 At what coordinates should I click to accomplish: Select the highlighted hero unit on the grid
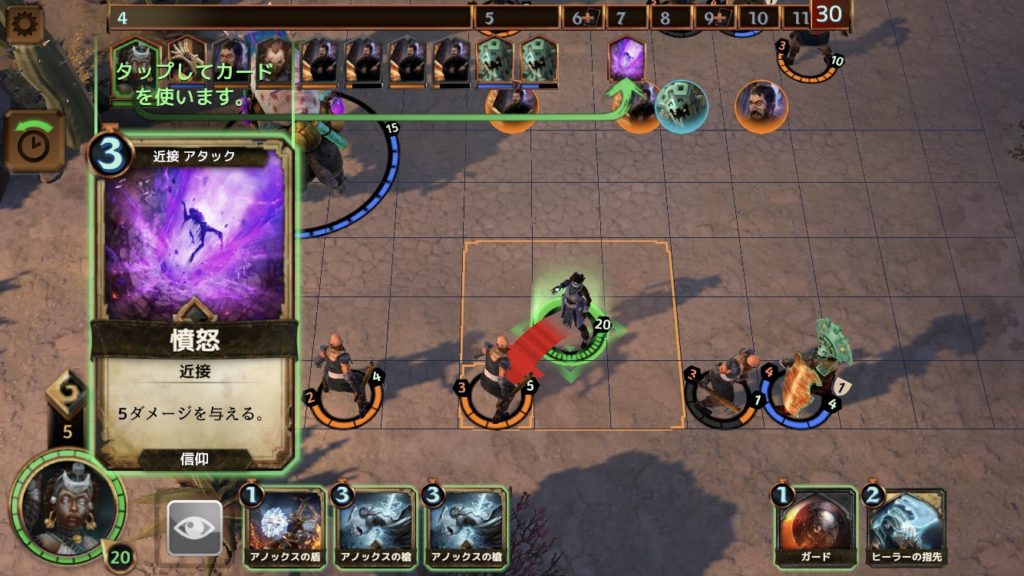(x=577, y=316)
